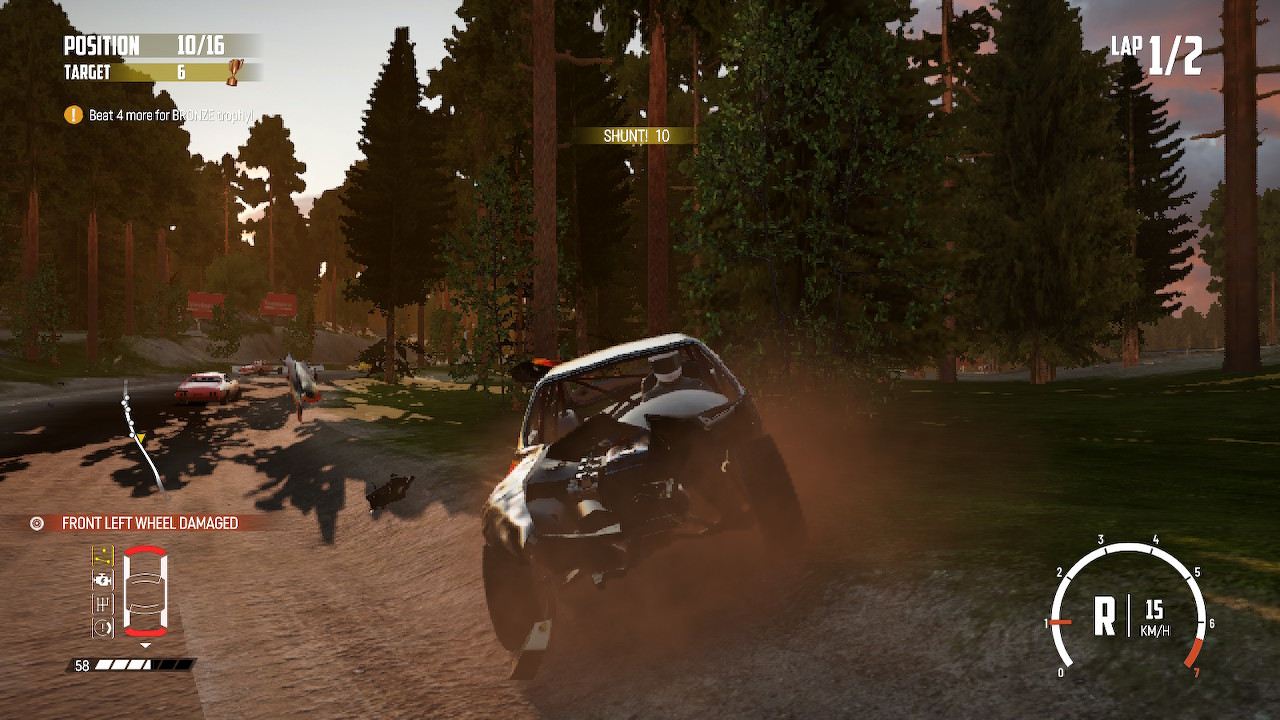The height and width of the screenshot is (720, 1280).
Task: Select the engine damage icon
Action: coord(103,578)
